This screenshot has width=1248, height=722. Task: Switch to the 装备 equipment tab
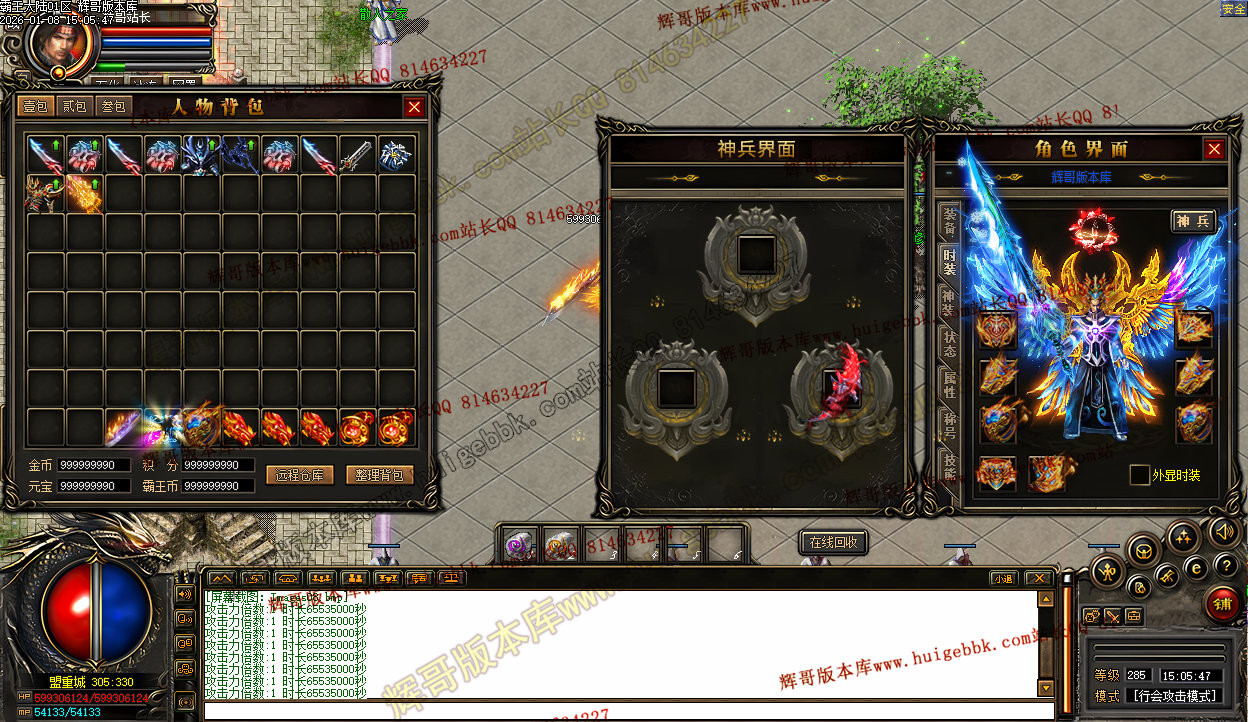tap(949, 220)
